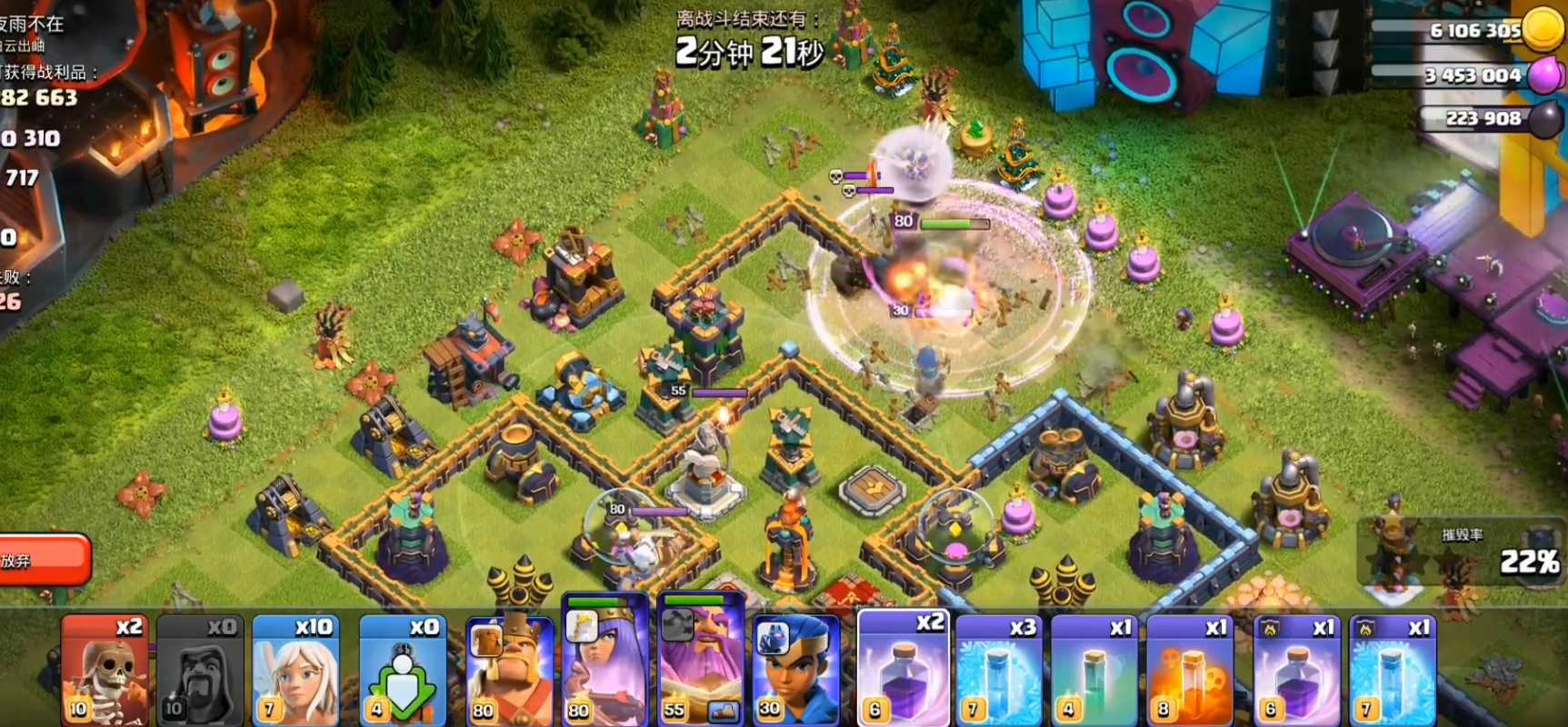
Task: Select the clan-badged Rage spell x1
Action: point(1295,670)
